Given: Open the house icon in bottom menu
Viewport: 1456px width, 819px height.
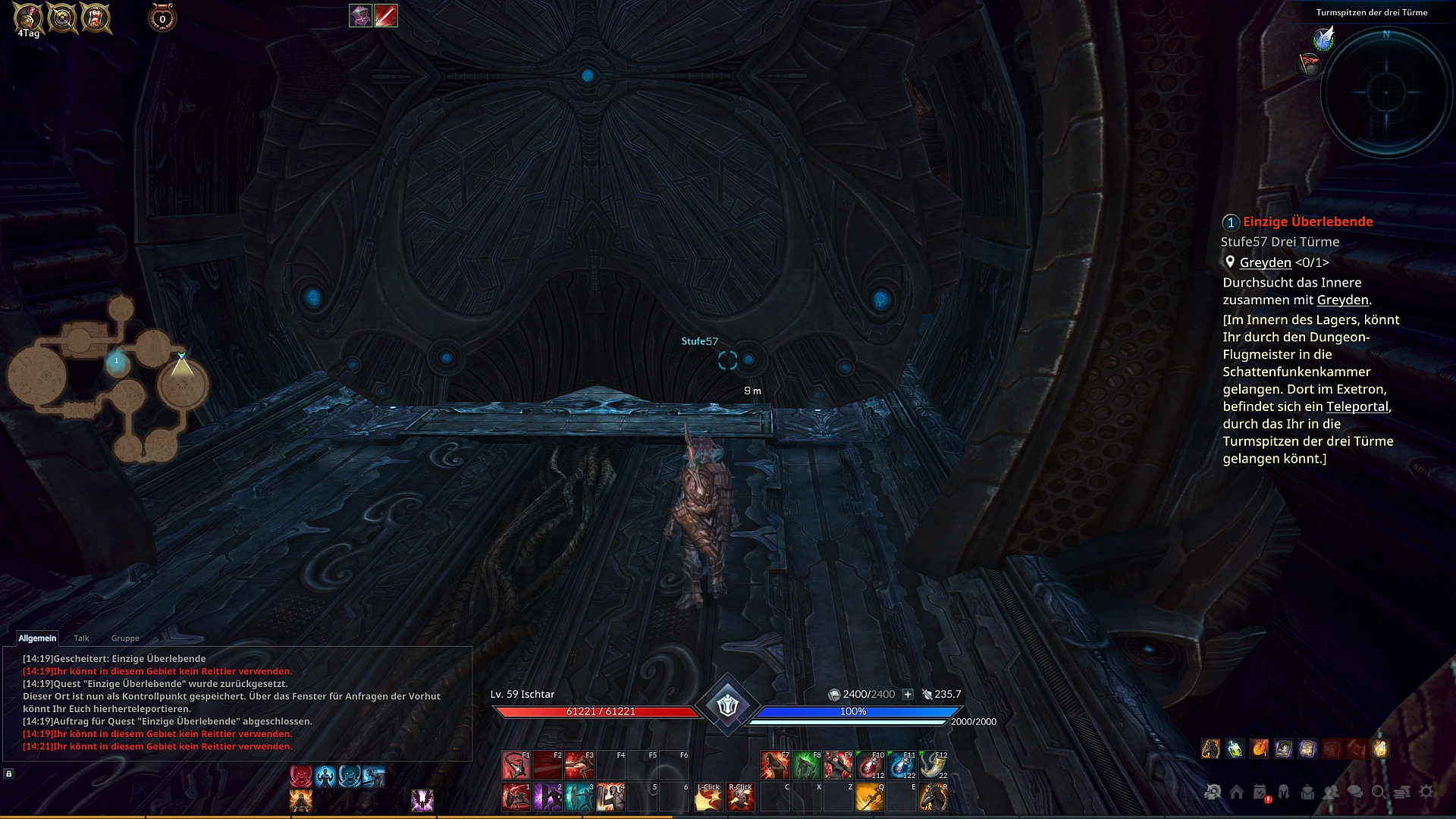Looking at the screenshot, I should (1236, 792).
